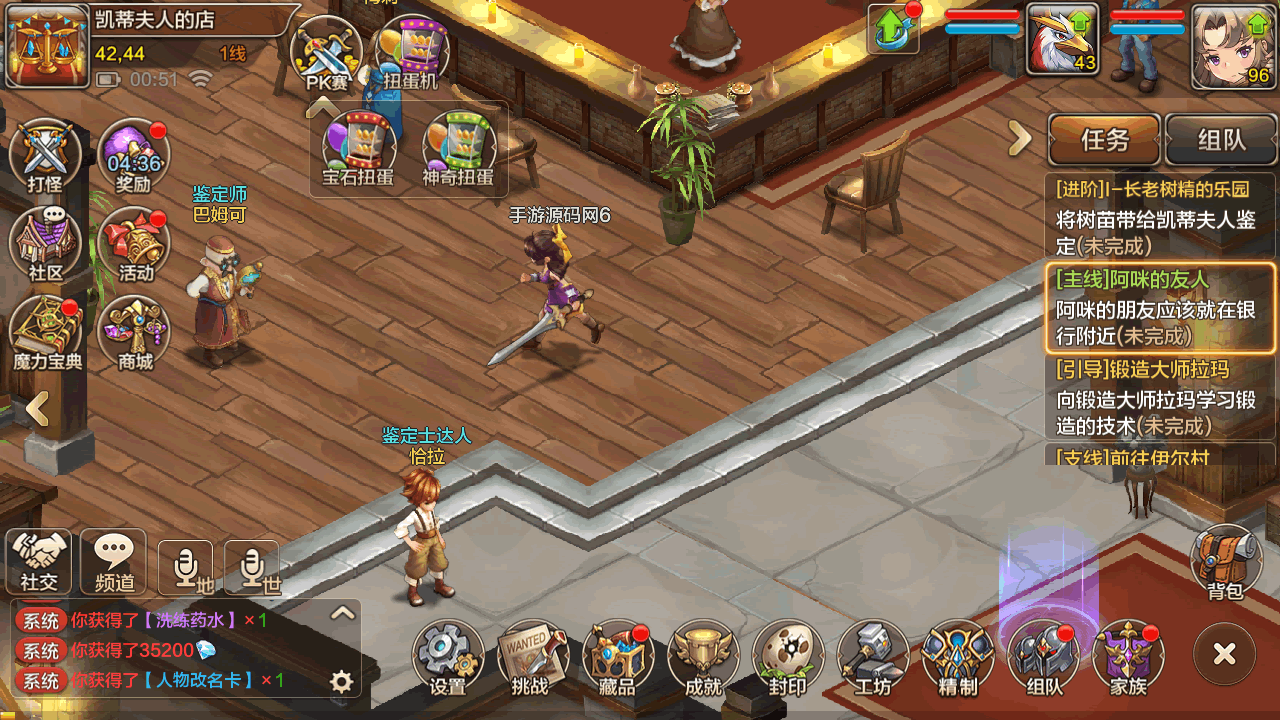1280x720 pixels.
Task: Open the 藏品 treasure chest icon
Action: coord(616,656)
